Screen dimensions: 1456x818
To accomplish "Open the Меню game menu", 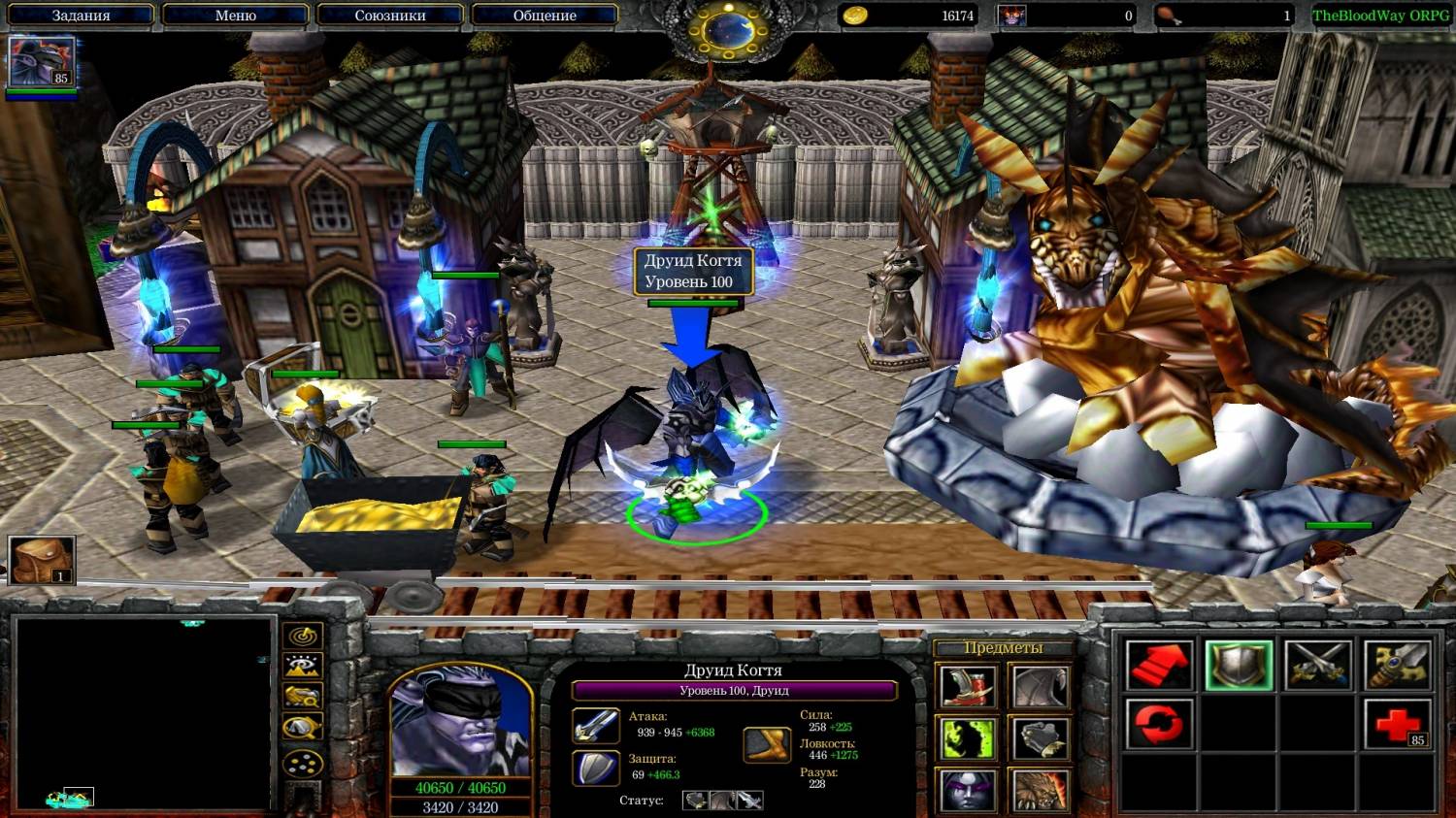I will 235,16.
